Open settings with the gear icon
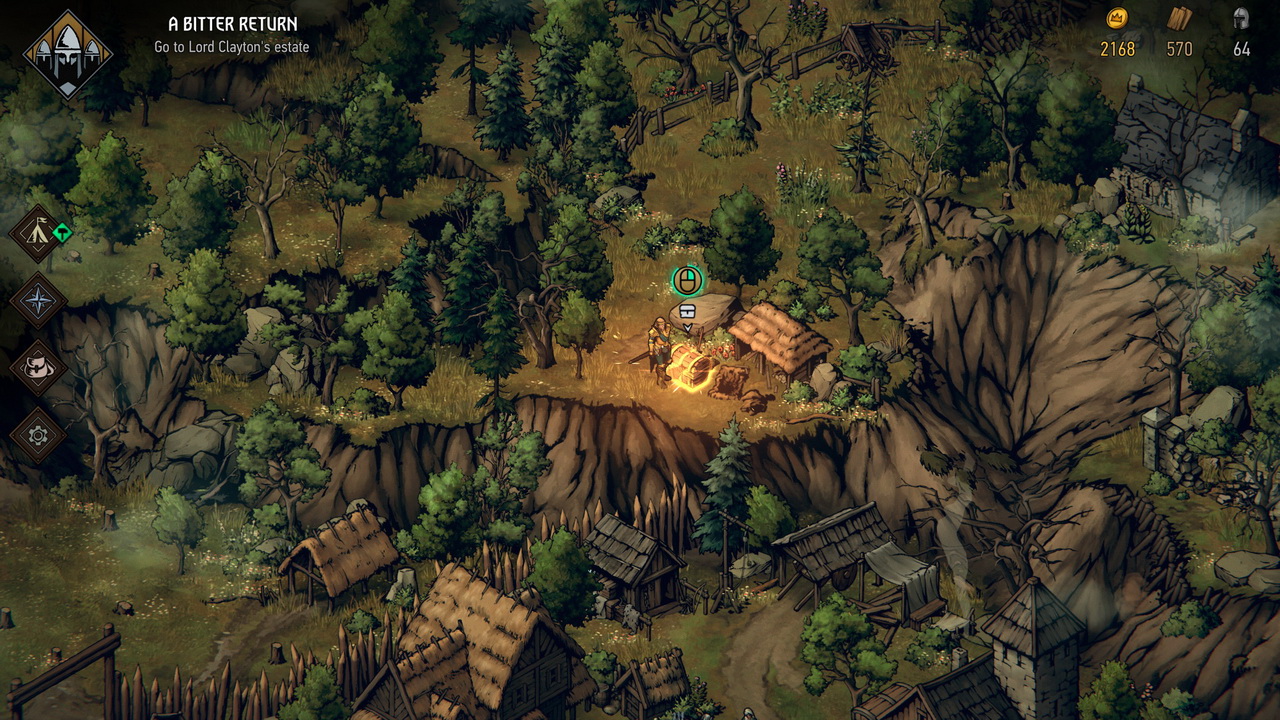 pyautogui.click(x=38, y=435)
